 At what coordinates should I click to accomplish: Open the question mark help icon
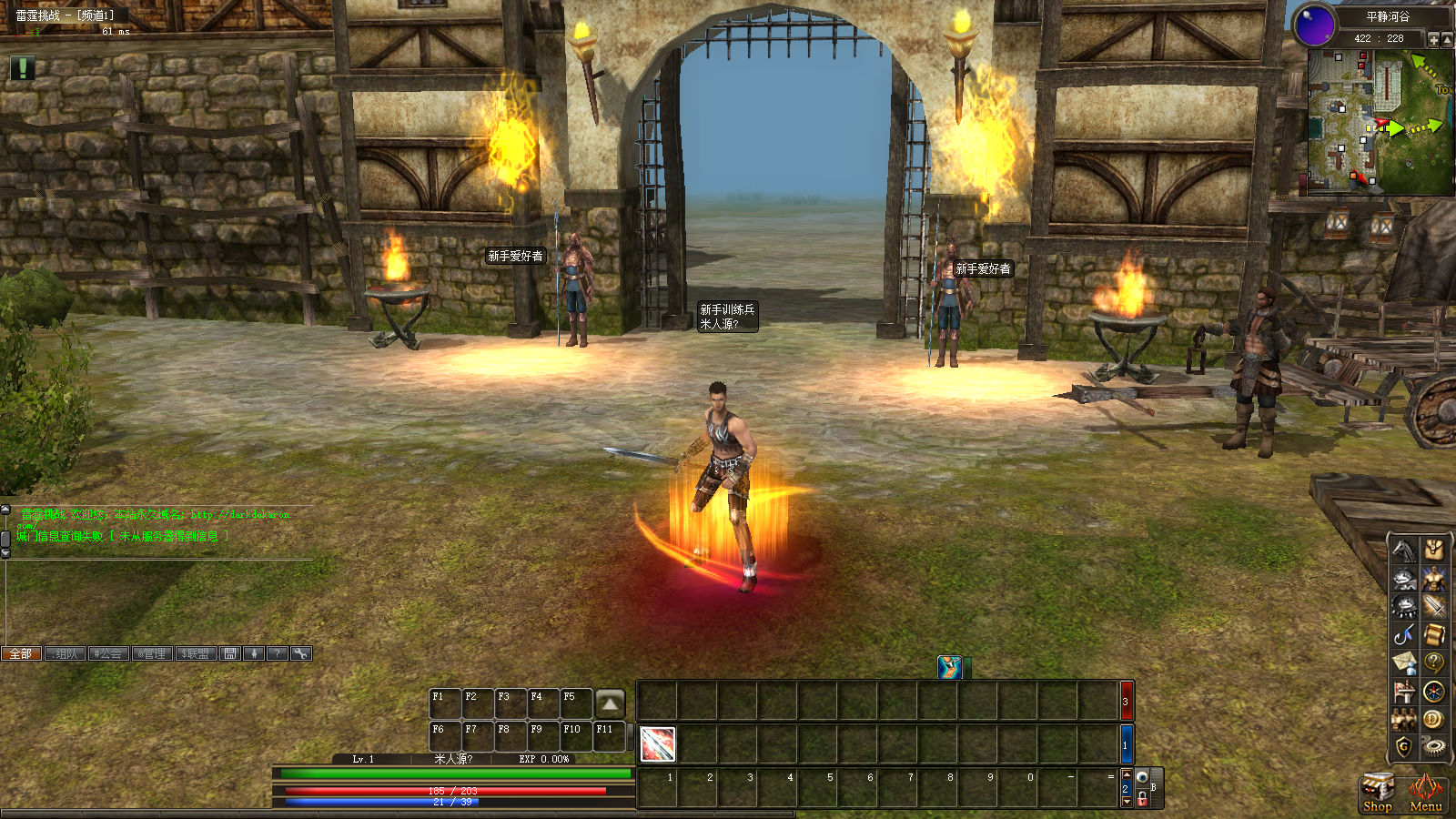1433,662
